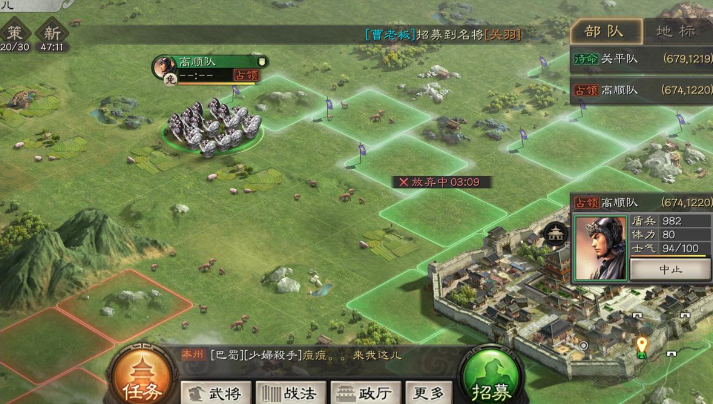713x404 pixels.
Task: Show the 更多 (more) options
Action: (429, 393)
